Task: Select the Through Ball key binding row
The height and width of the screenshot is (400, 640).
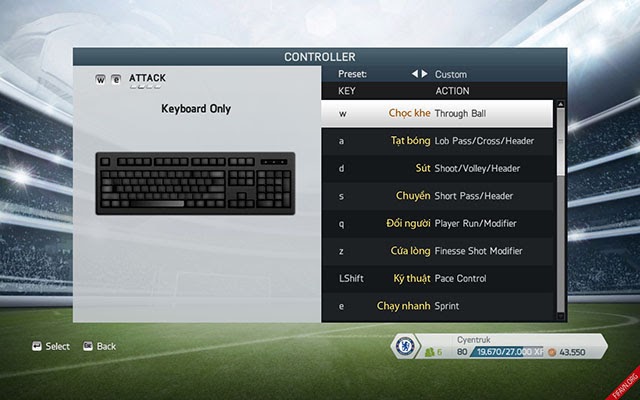Action: pos(438,114)
